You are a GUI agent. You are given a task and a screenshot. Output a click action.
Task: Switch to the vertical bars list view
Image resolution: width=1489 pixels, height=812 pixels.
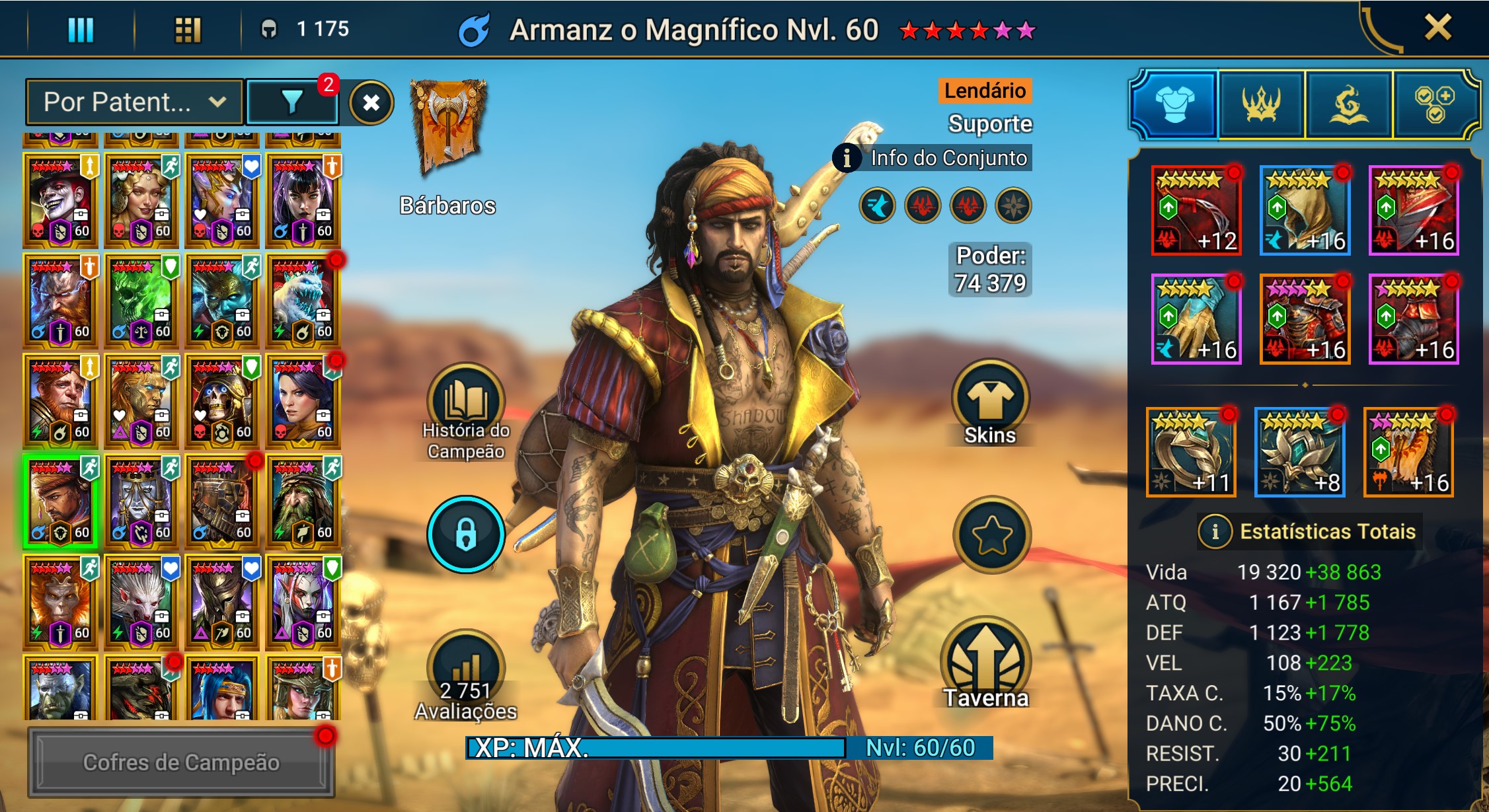(x=81, y=30)
